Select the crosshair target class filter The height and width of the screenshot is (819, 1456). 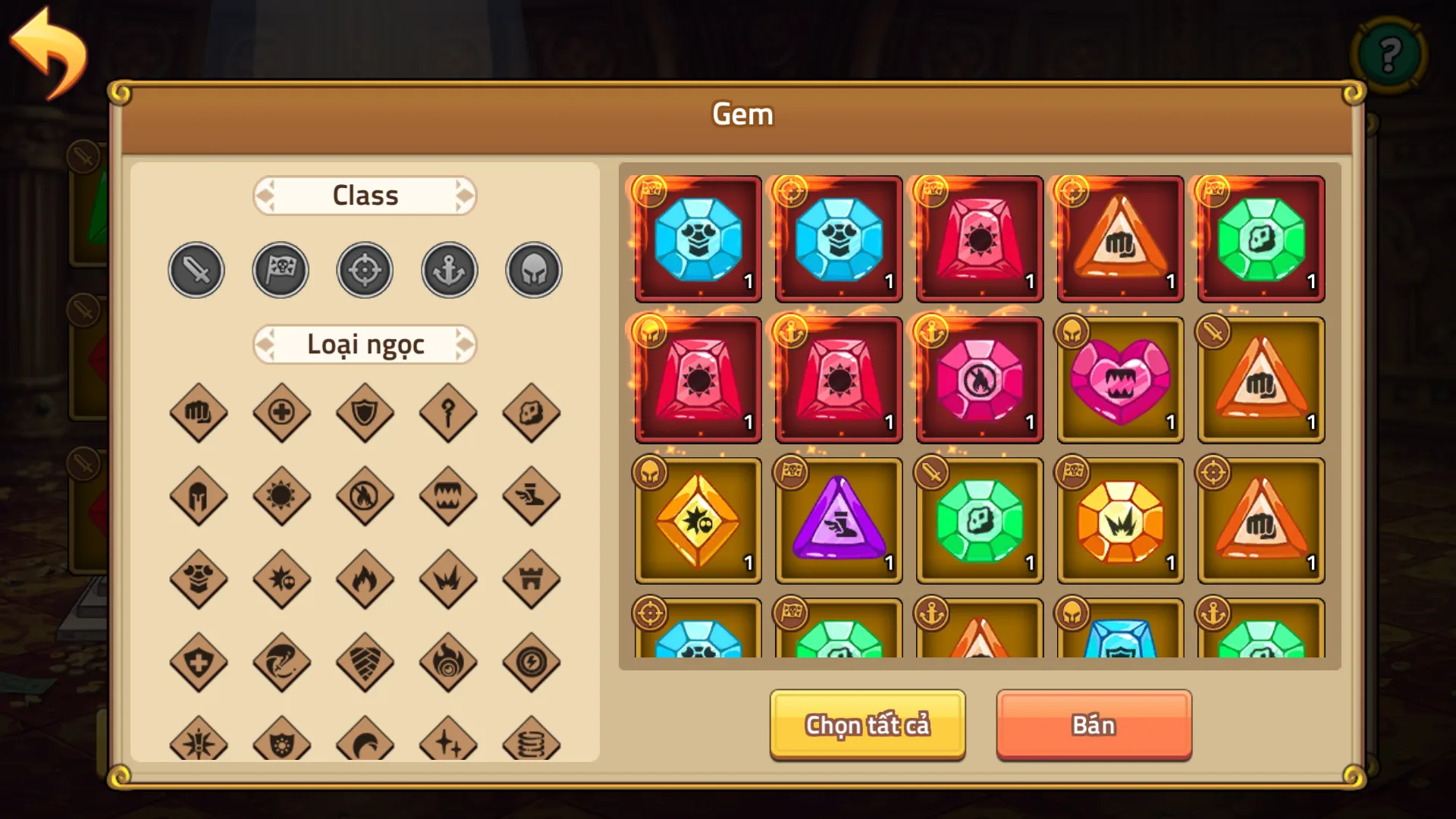point(365,269)
